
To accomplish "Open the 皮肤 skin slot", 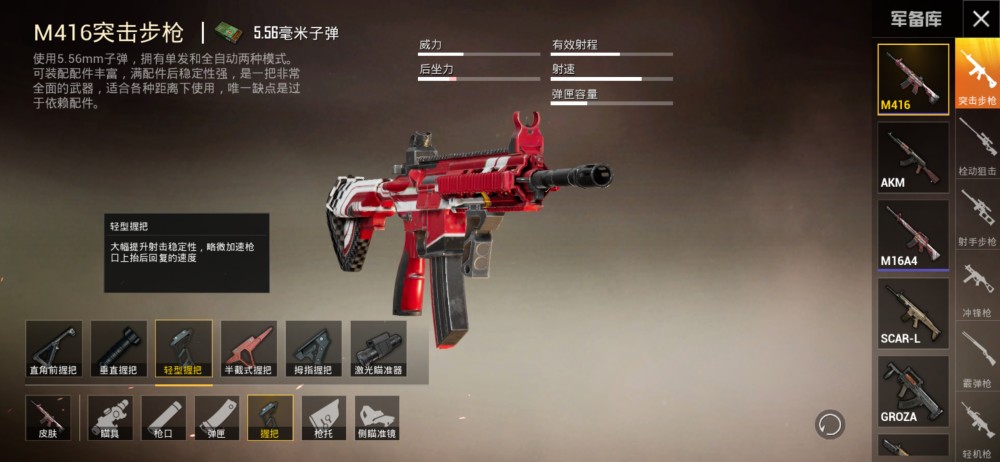I will [48, 418].
